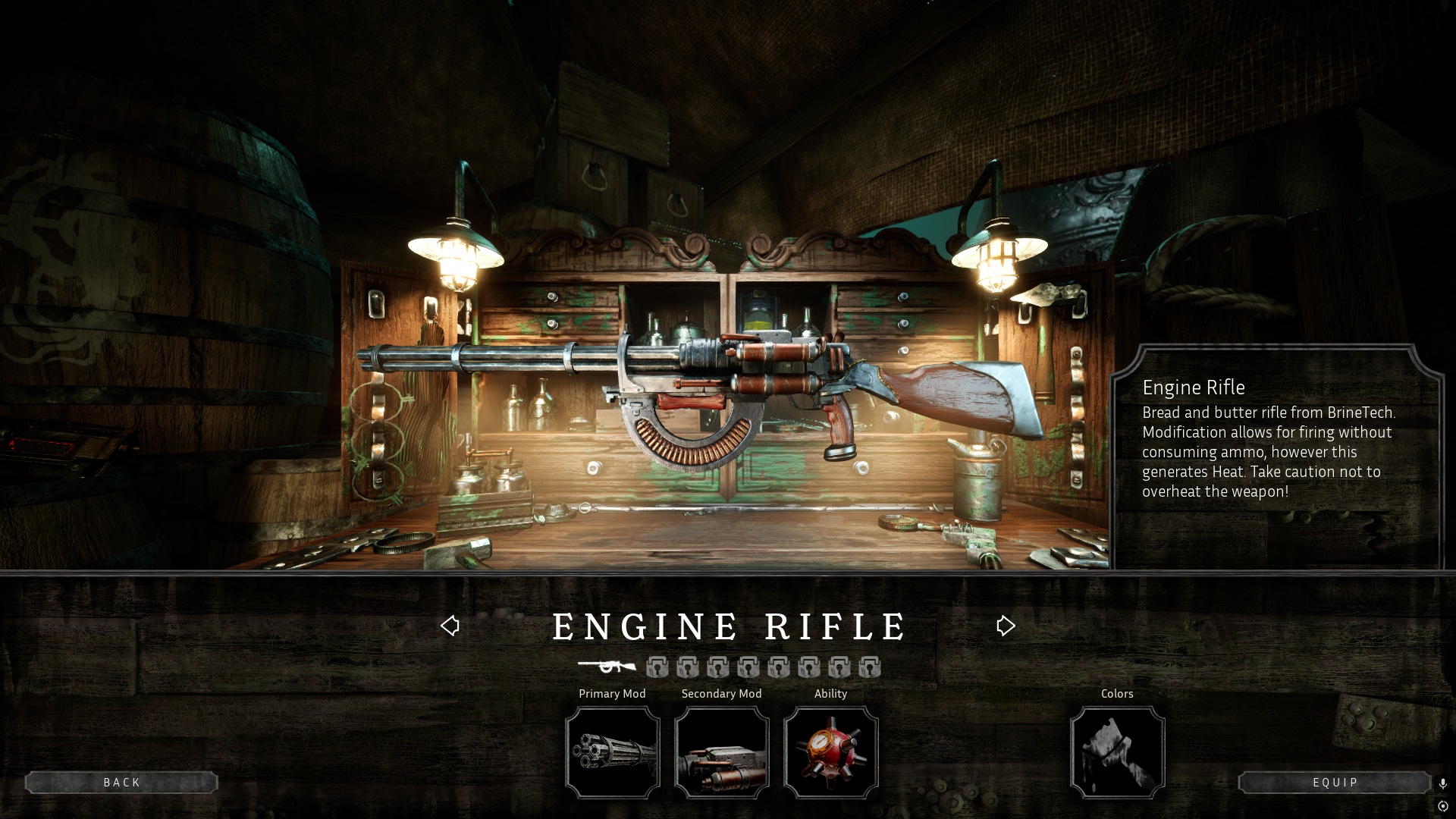
Task: Equip the Engine Rifle
Action: pyautogui.click(x=1335, y=783)
